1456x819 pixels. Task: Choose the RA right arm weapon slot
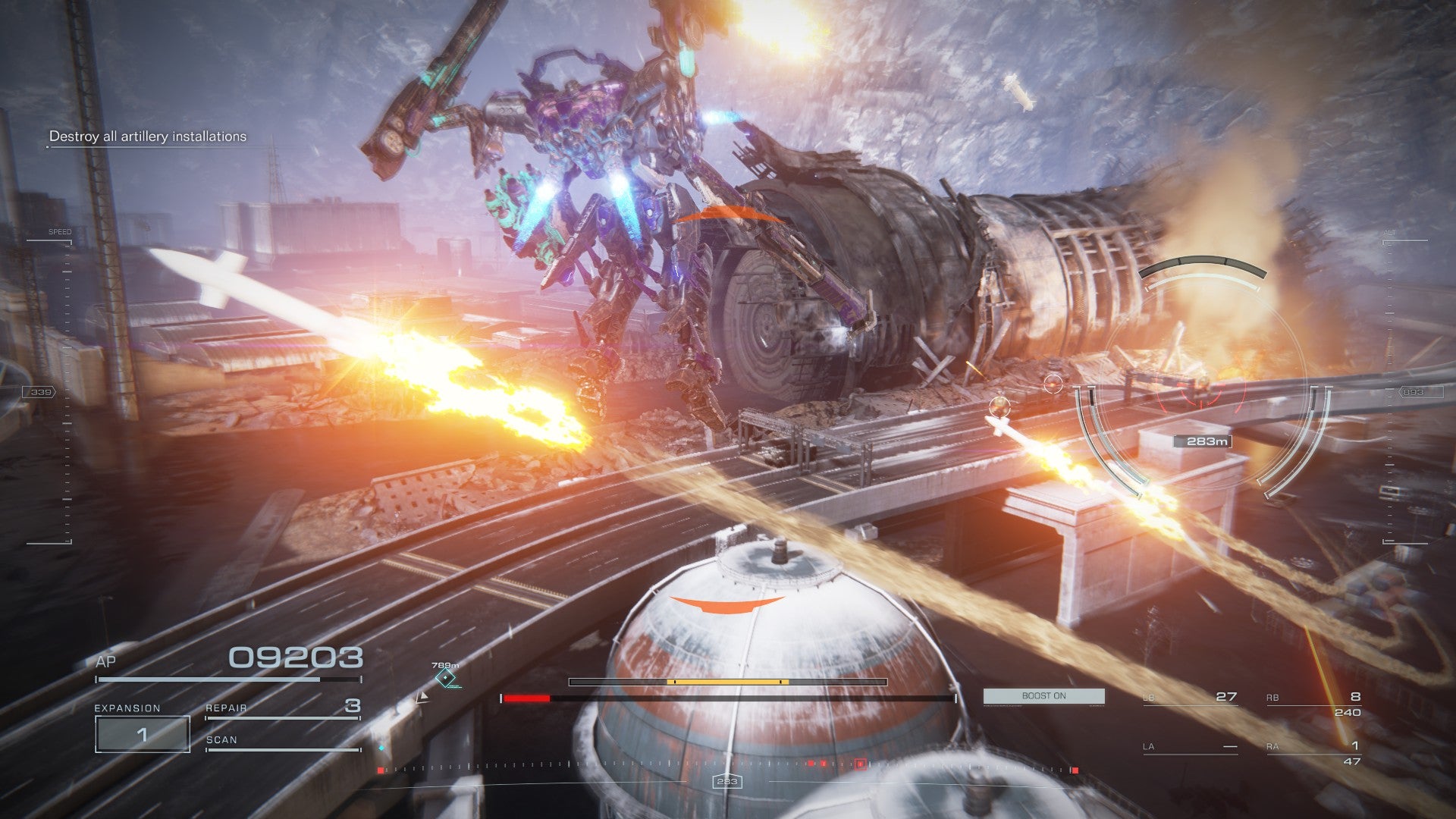[x=1313, y=748]
